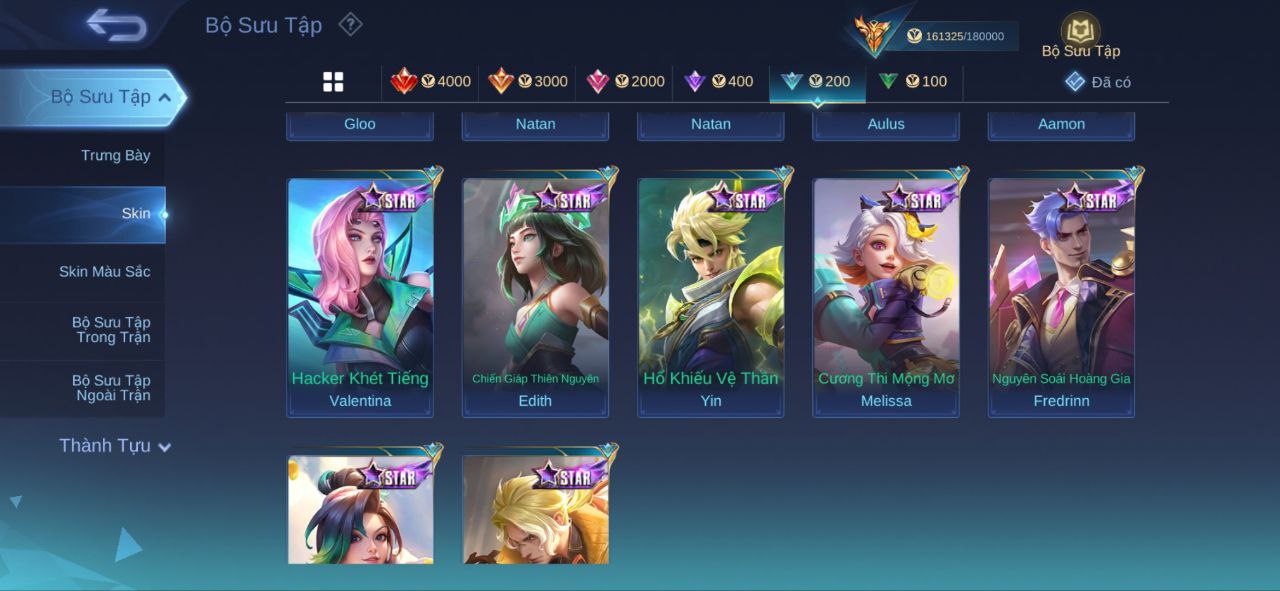Viewport: 1280px width, 591px height.
Task: Switch to the 4000 points tier tab
Action: coord(431,82)
